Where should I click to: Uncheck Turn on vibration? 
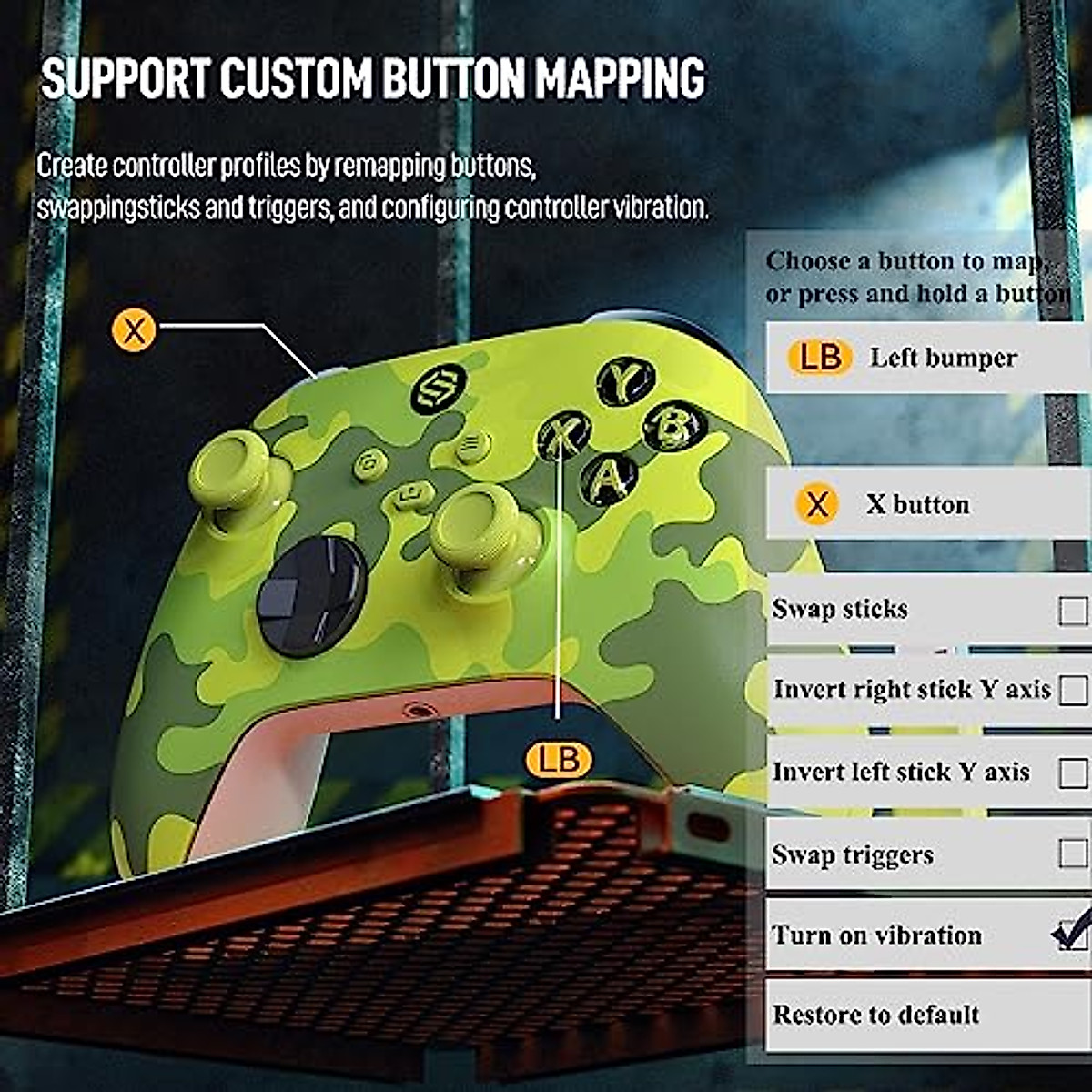(1071, 935)
